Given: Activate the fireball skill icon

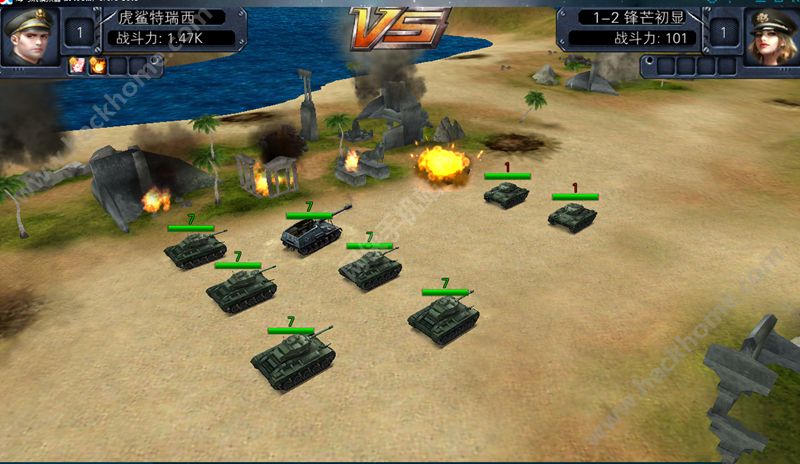Looking at the screenshot, I should (x=98, y=65).
